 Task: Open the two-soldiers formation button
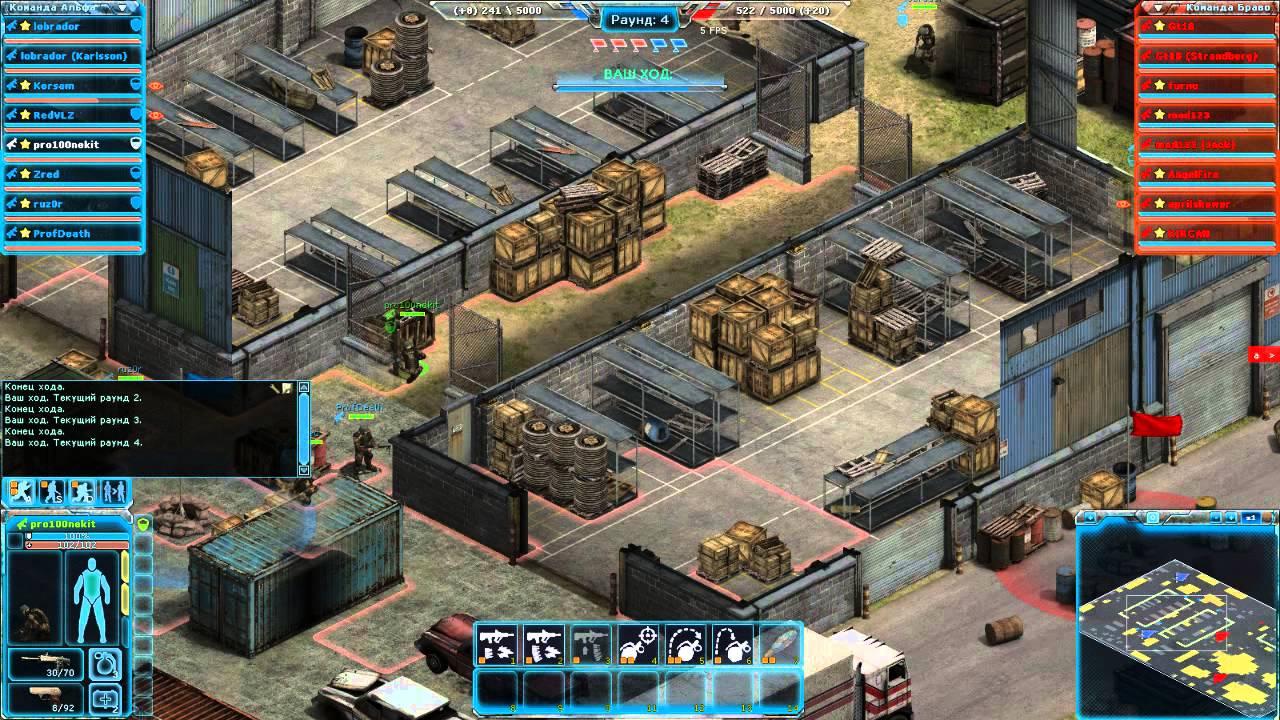point(114,492)
